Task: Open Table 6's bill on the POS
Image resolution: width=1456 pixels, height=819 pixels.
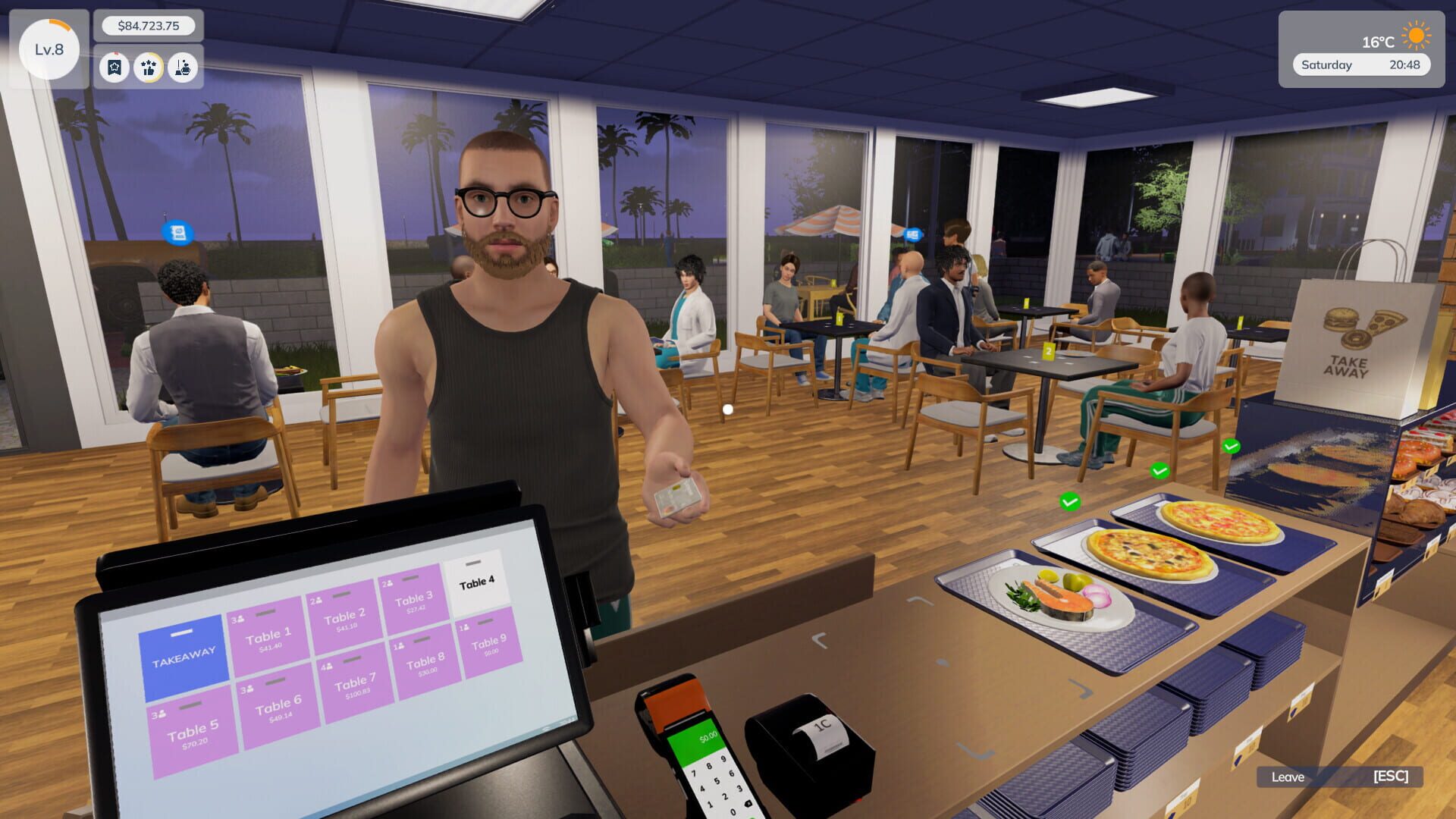Action: point(278,708)
